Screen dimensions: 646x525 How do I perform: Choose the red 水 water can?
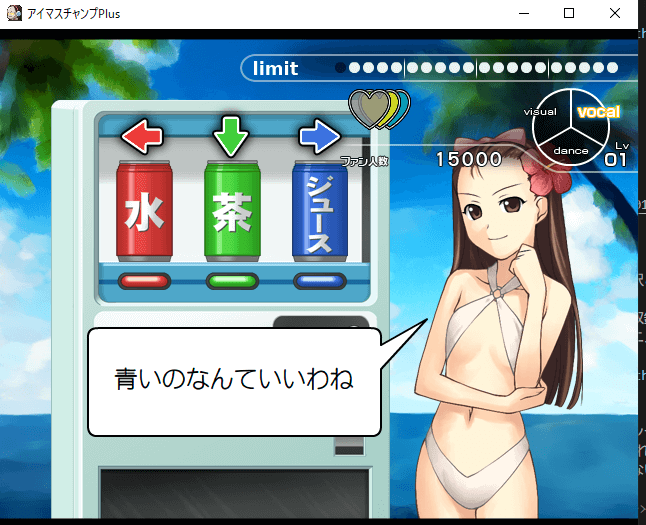pyautogui.click(x=144, y=210)
